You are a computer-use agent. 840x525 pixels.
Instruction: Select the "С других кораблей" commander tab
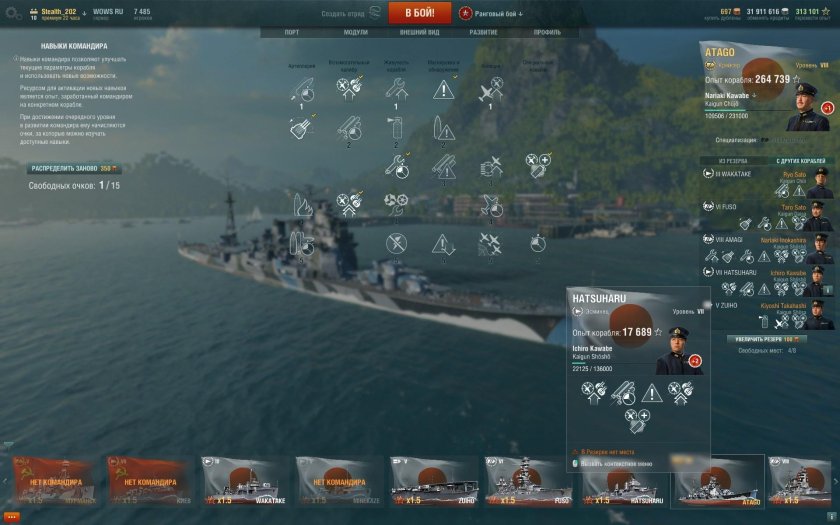pyautogui.click(x=799, y=160)
